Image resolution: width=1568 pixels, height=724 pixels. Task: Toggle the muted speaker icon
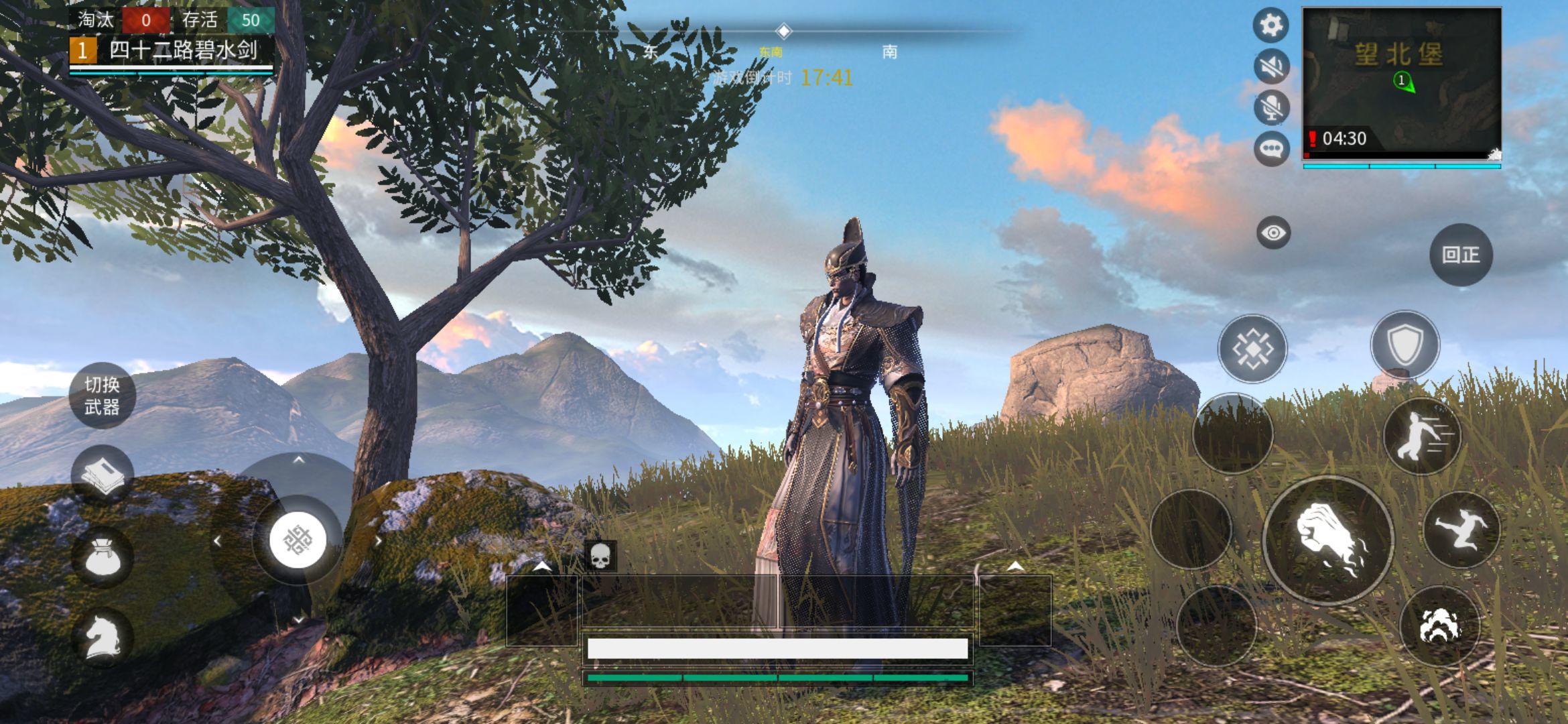1271,66
